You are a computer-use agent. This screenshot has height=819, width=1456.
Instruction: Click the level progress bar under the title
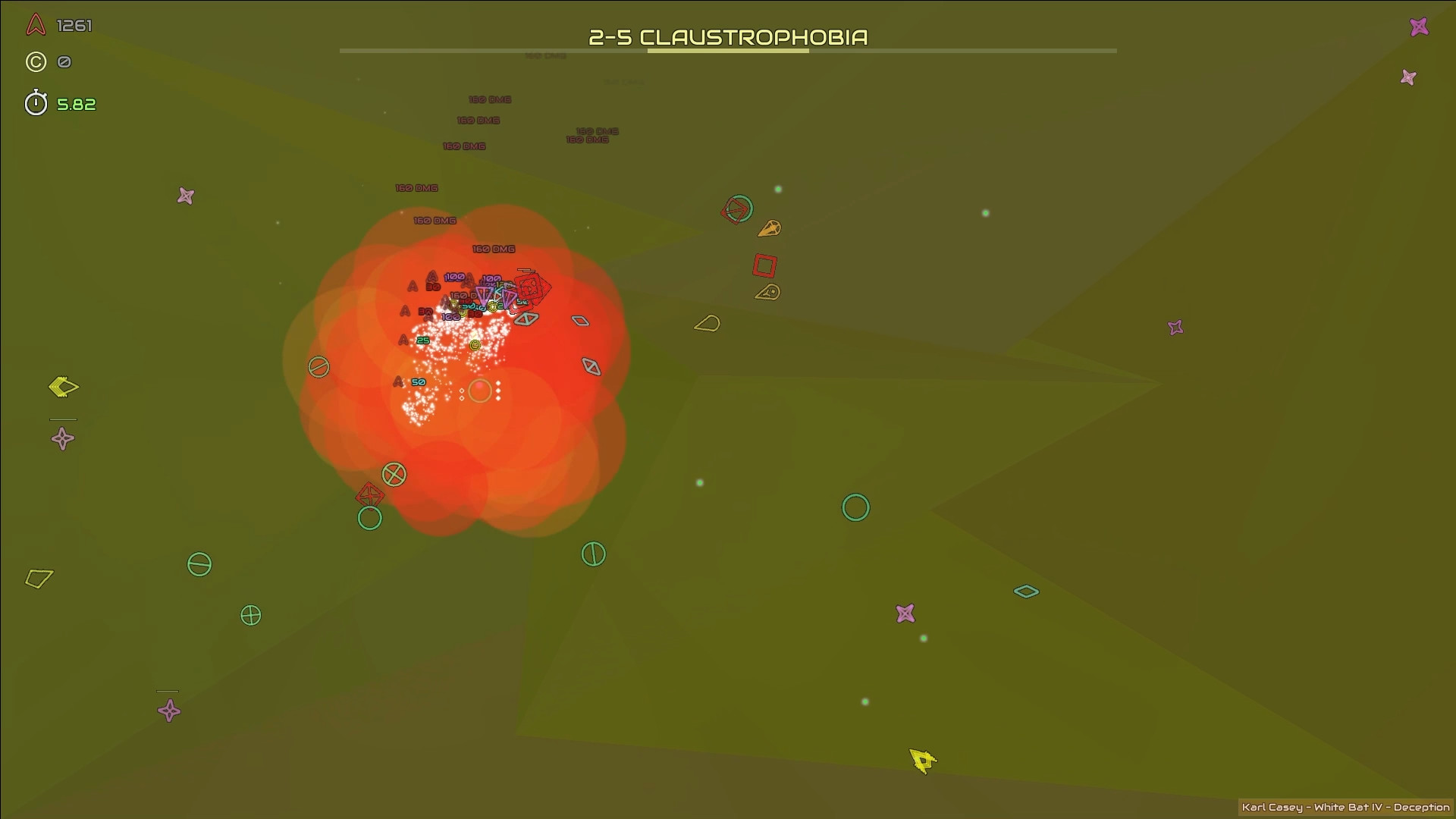[x=728, y=51]
